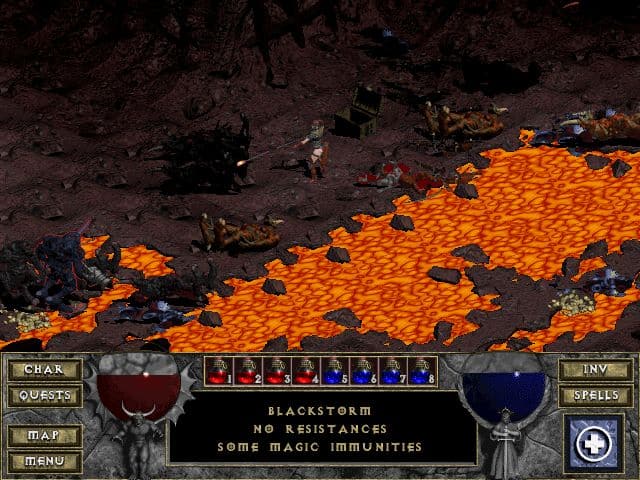Open the SPELLS book
This screenshot has height=480, width=640.
coord(594,396)
